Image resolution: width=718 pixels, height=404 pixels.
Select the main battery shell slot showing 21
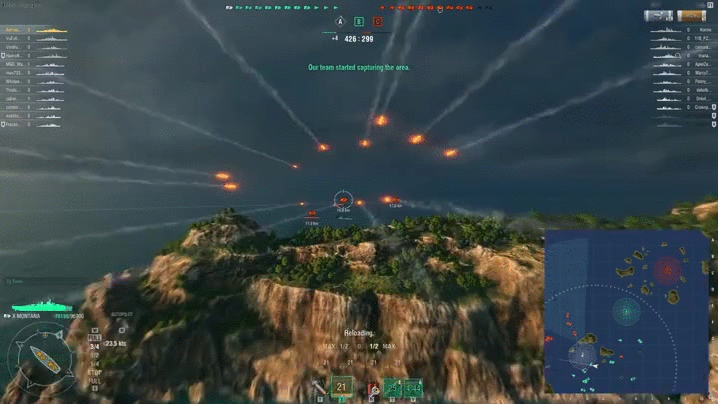click(342, 387)
